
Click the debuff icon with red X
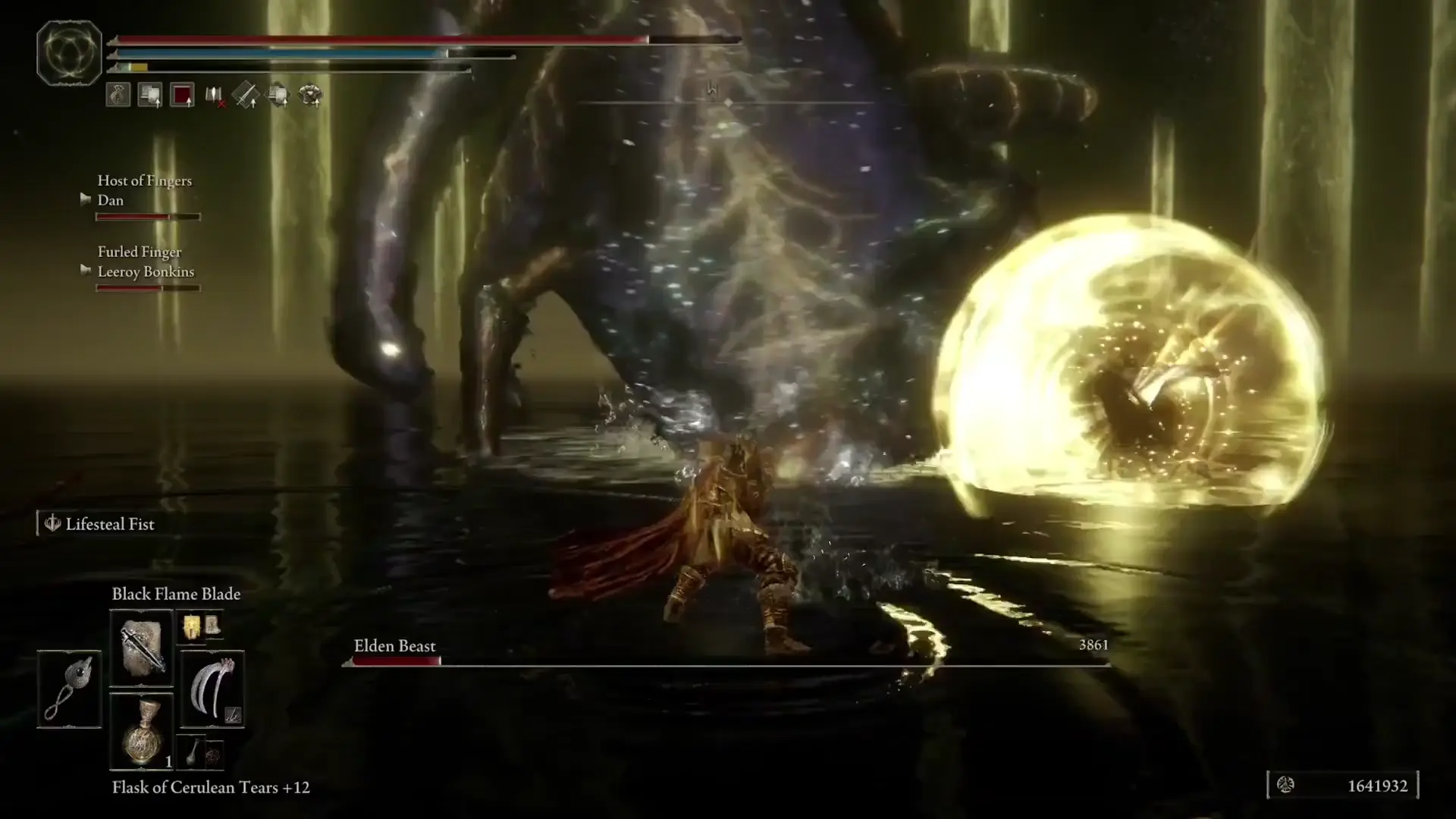pyautogui.click(x=215, y=96)
